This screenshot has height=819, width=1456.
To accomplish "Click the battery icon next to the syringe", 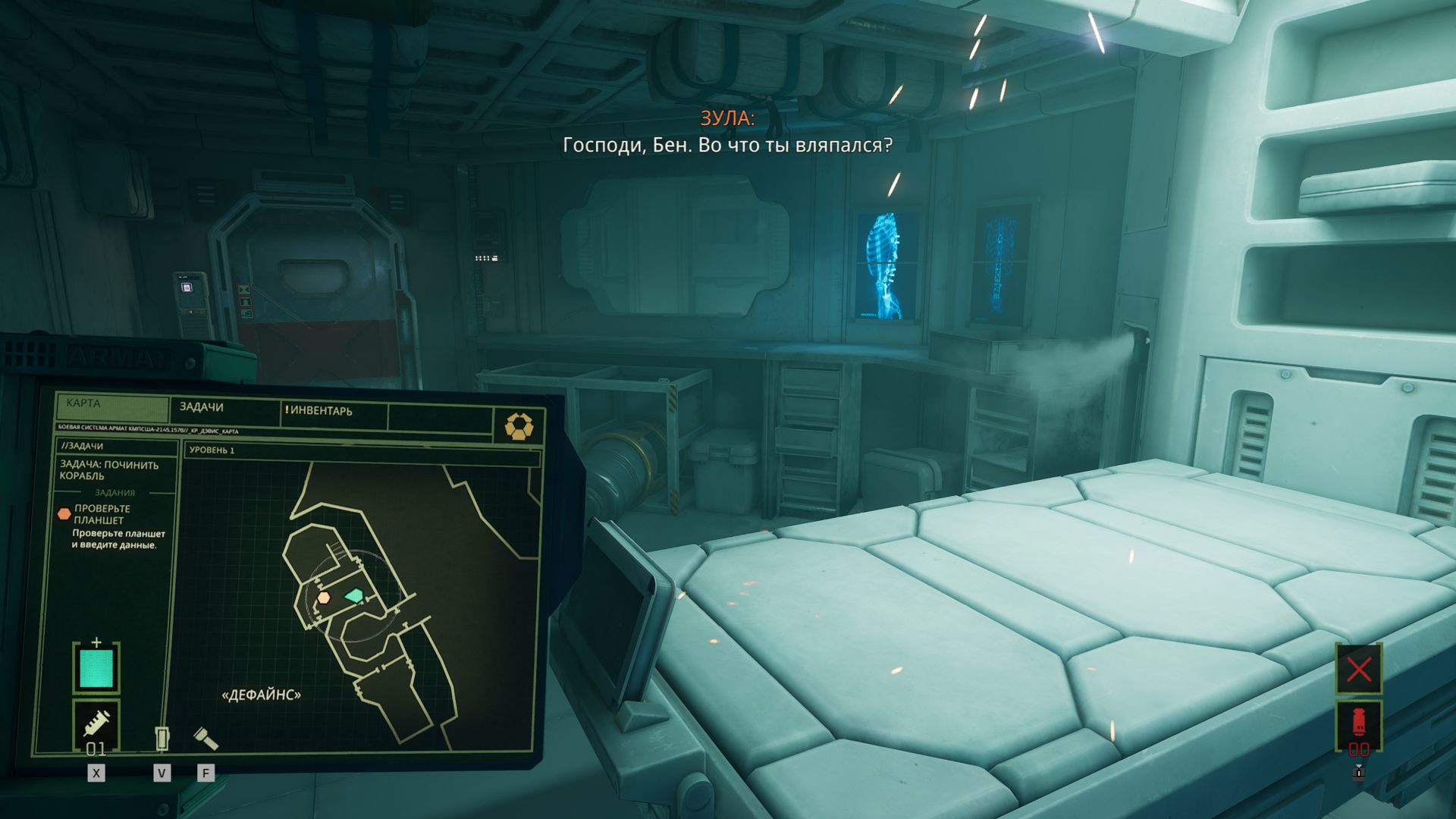I will (162, 737).
